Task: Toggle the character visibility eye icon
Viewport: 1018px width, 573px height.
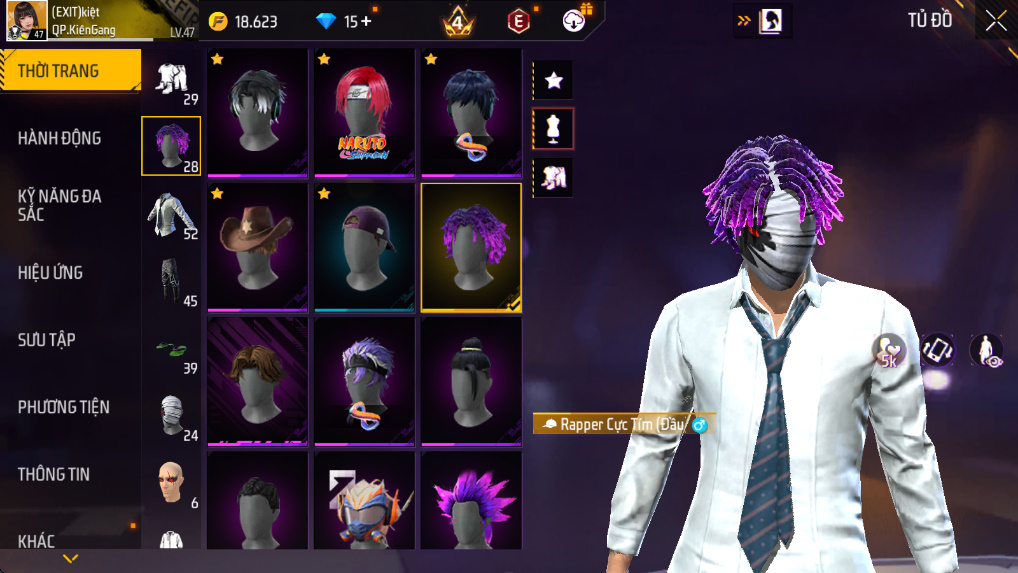Action: pyautogui.click(x=986, y=350)
